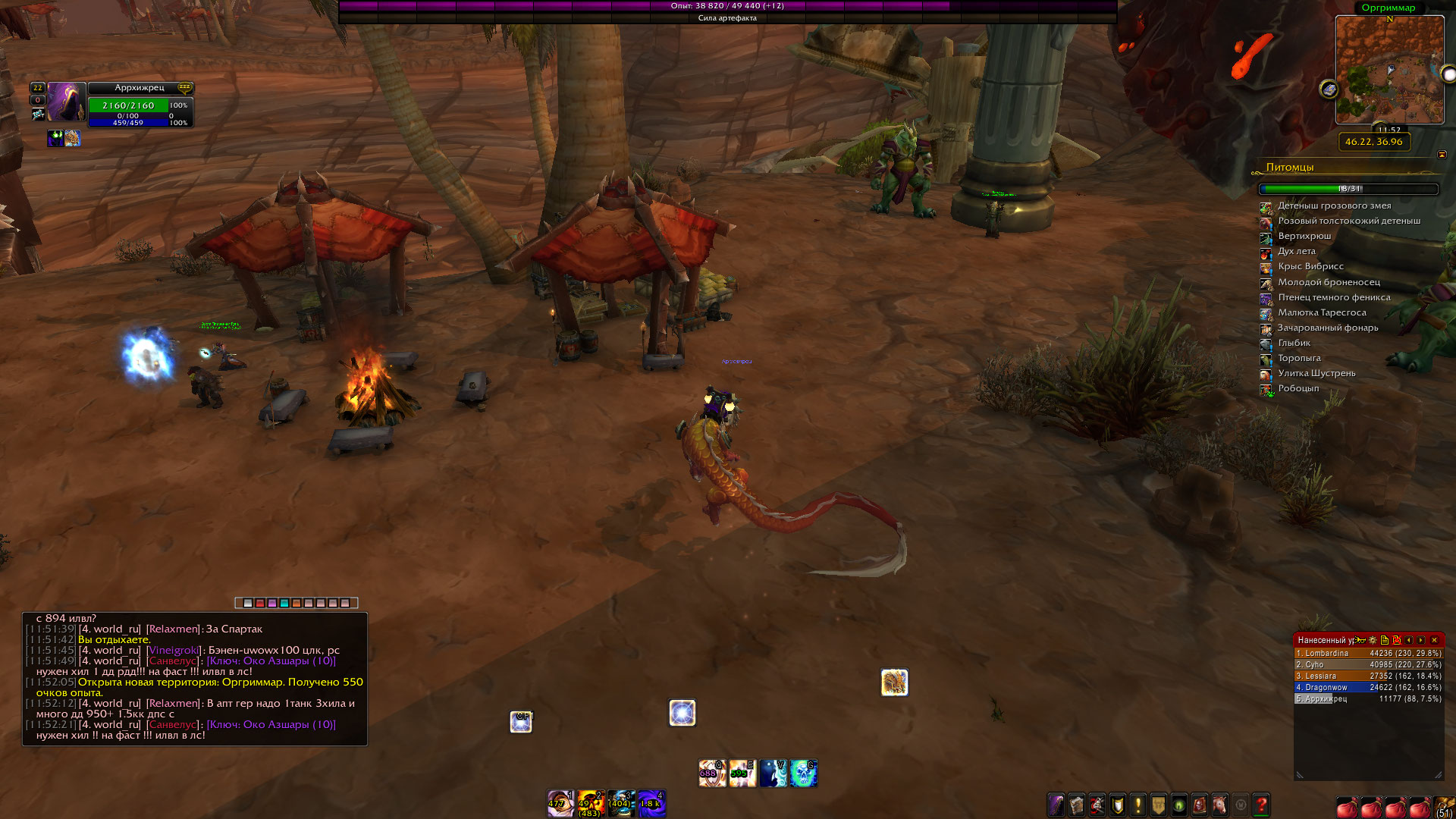
Task: Open the red question mark help button
Action: pos(1261,805)
